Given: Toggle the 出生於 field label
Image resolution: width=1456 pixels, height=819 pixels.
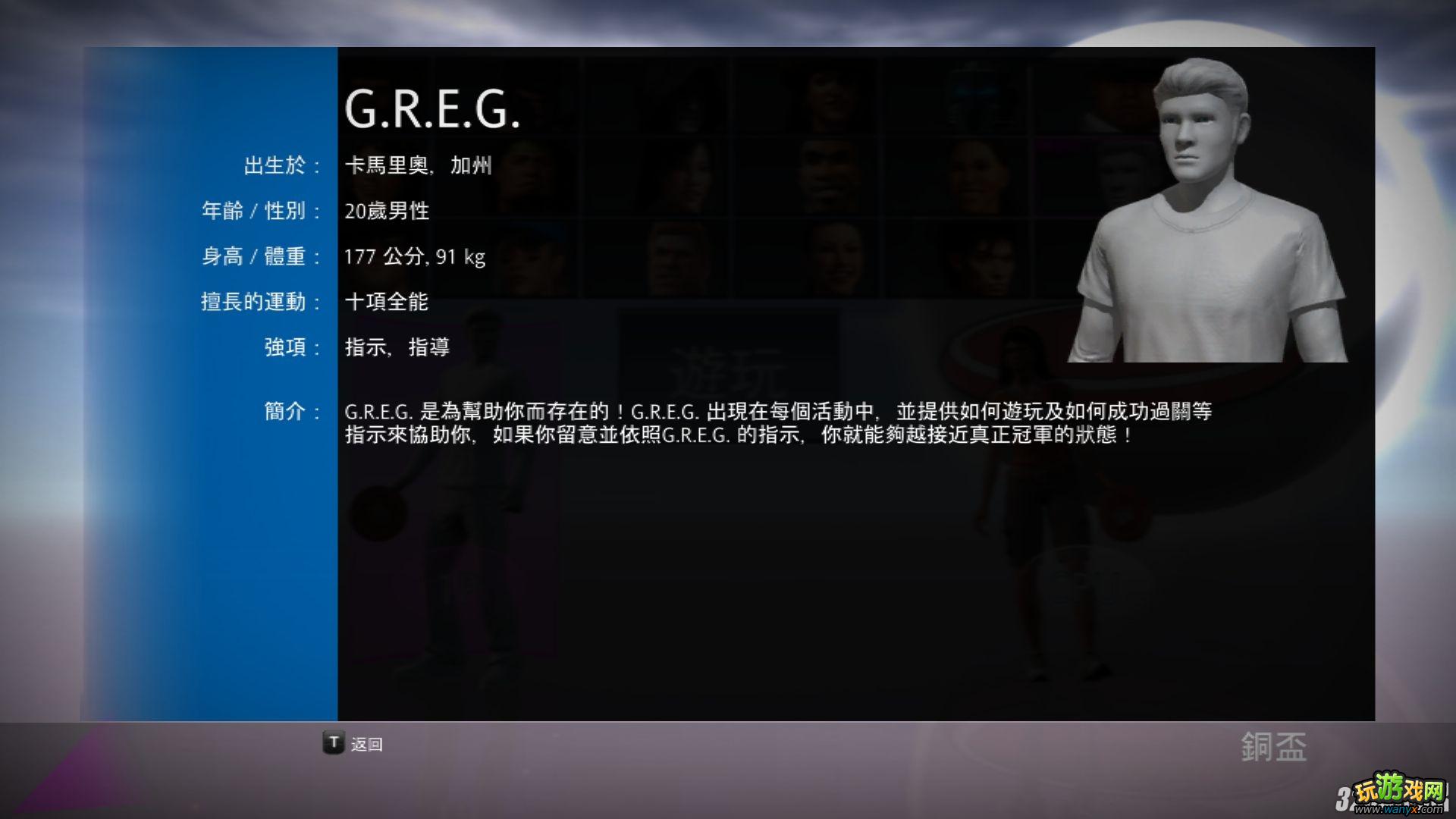Looking at the screenshot, I should (x=280, y=166).
